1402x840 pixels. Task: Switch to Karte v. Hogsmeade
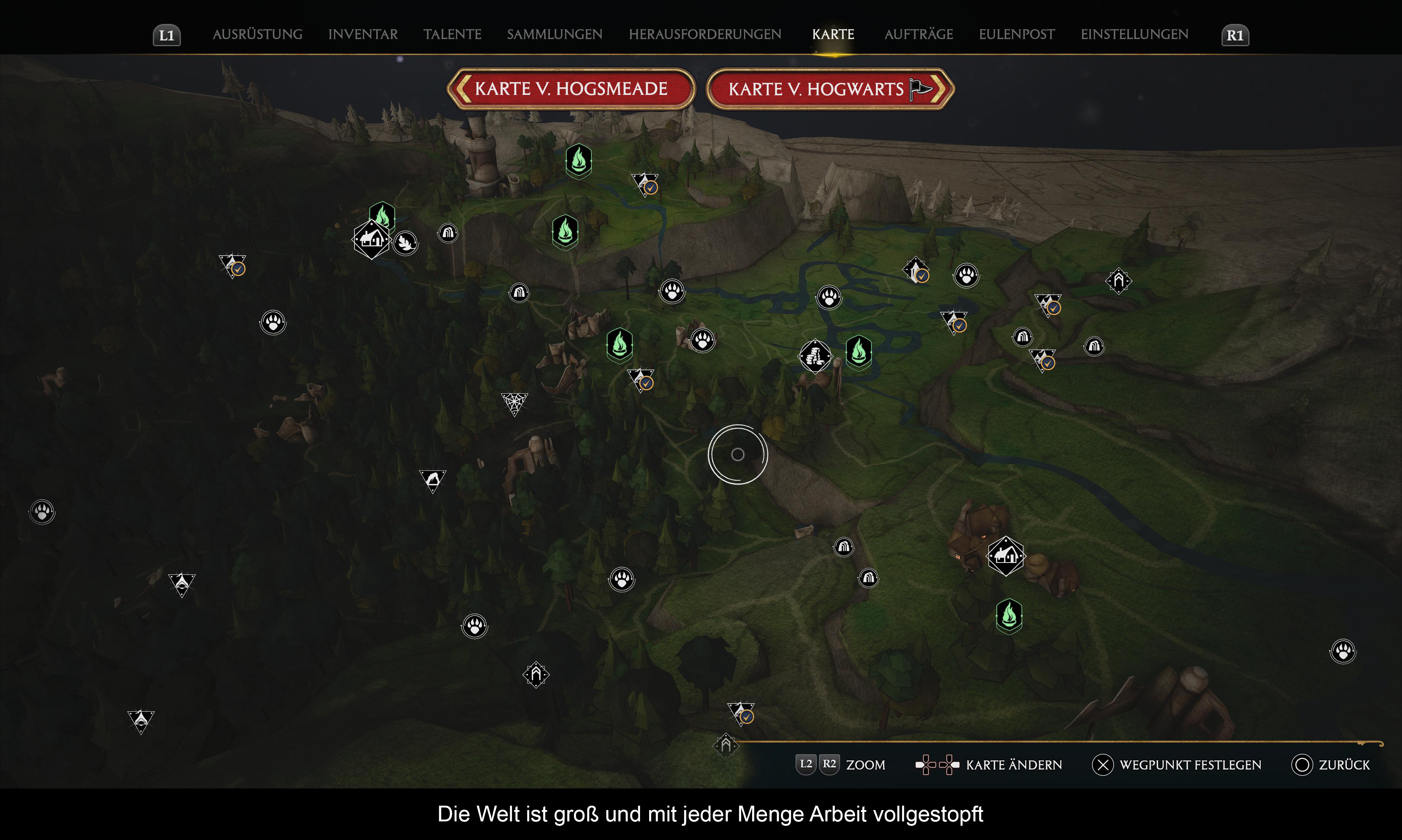click(x=571, y=89)
